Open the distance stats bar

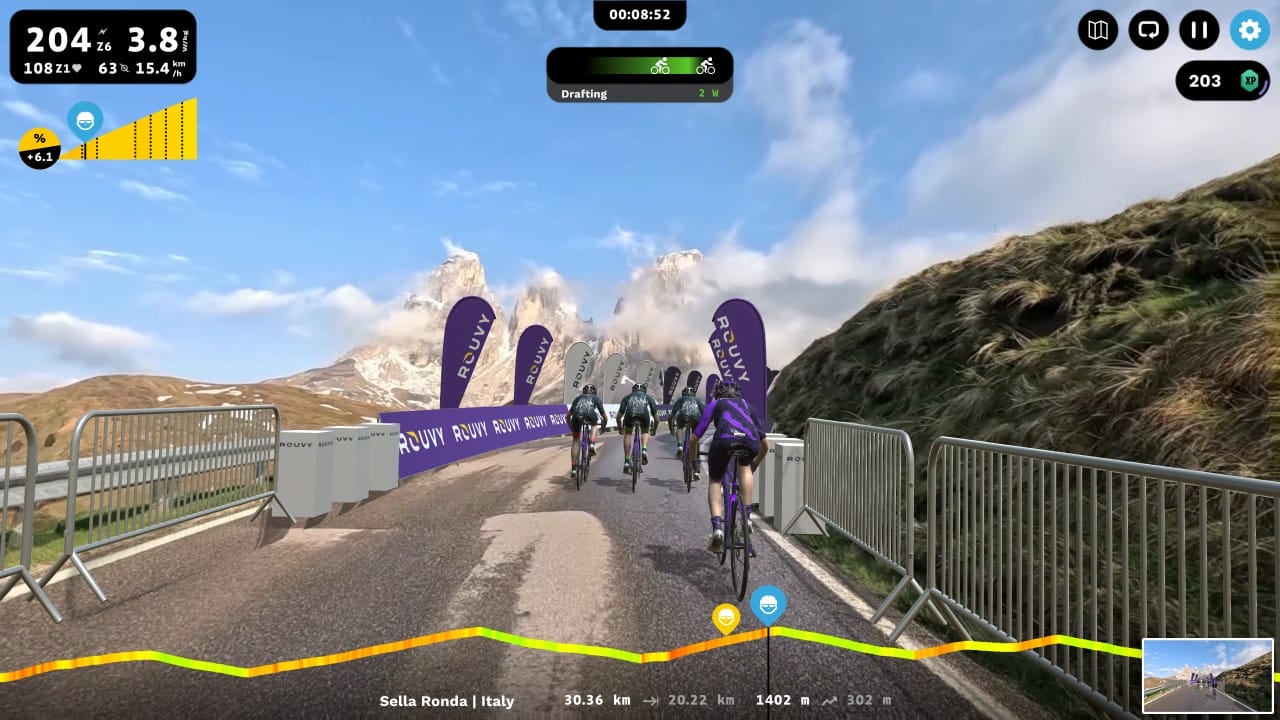[595, 701]
